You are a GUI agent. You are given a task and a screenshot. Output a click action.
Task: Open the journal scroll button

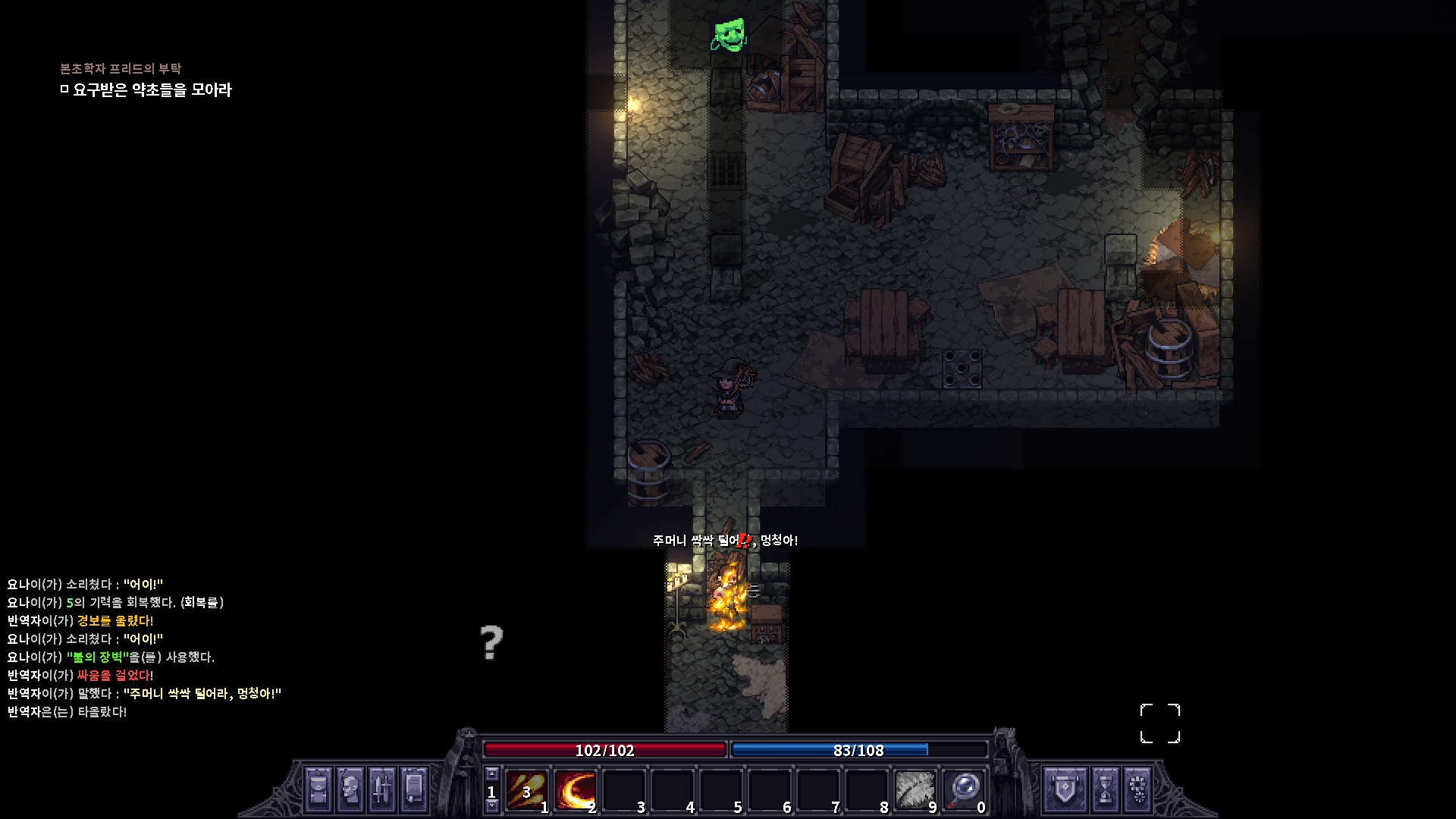coord(413,790)
